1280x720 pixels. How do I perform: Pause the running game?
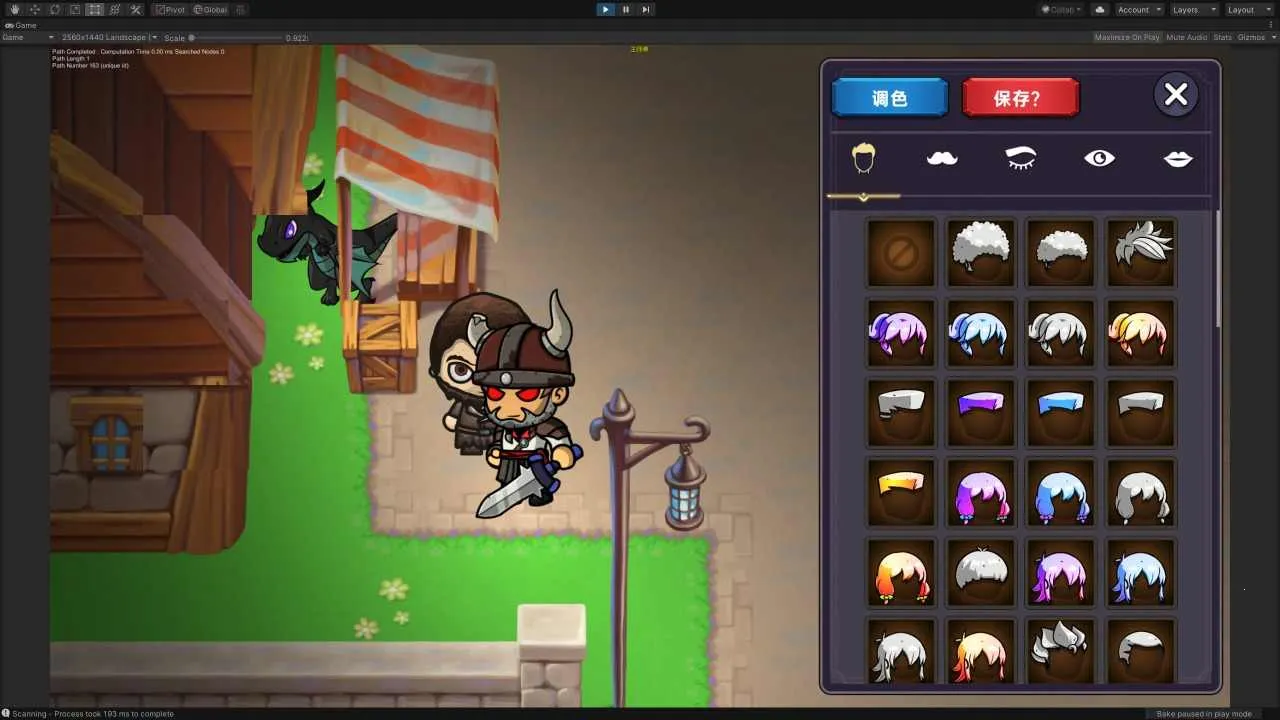(x=625, y=9)
